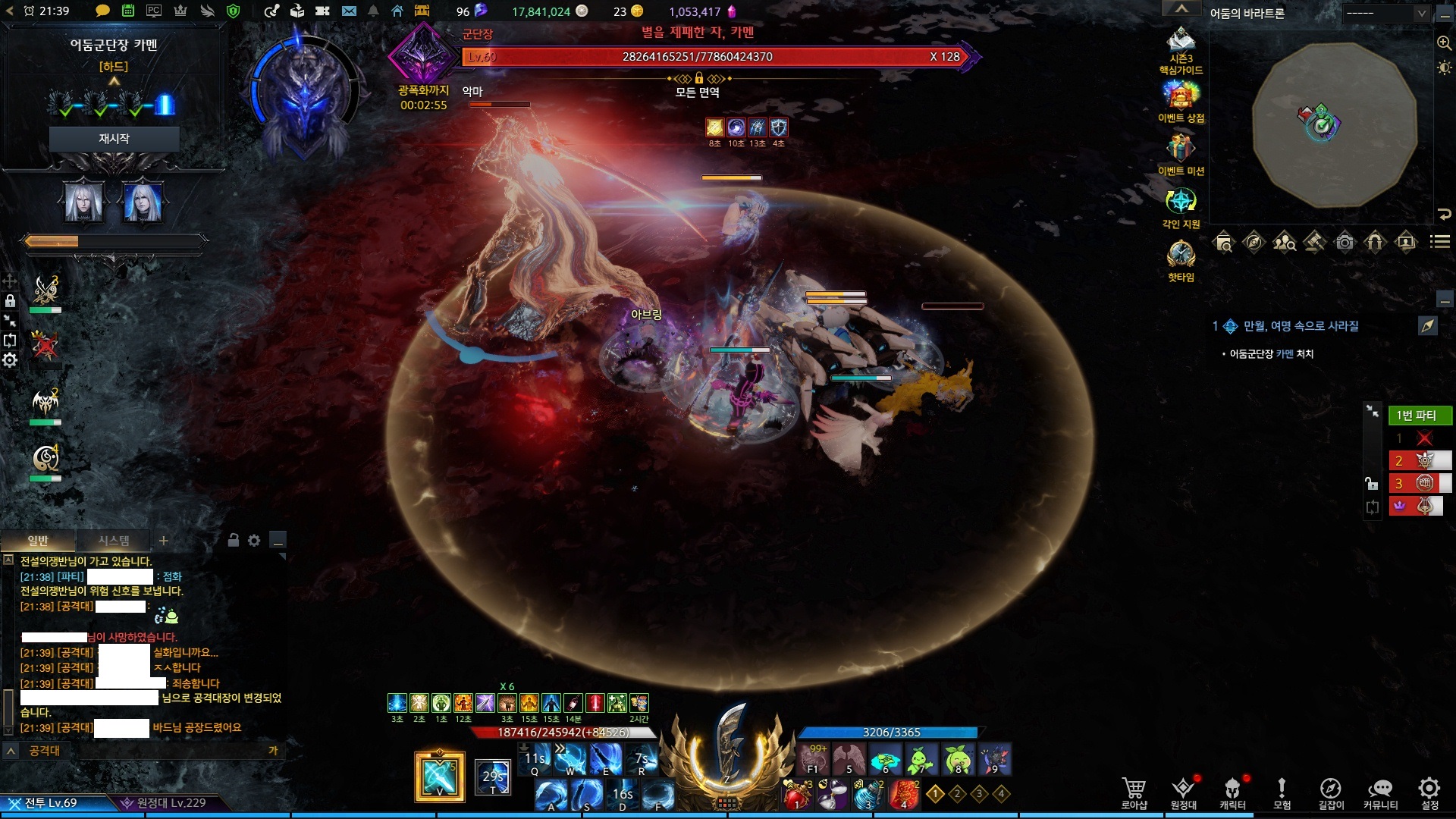
Task: Open the 이벤트 미션 event mission icon
Action: pos(1181,153)
